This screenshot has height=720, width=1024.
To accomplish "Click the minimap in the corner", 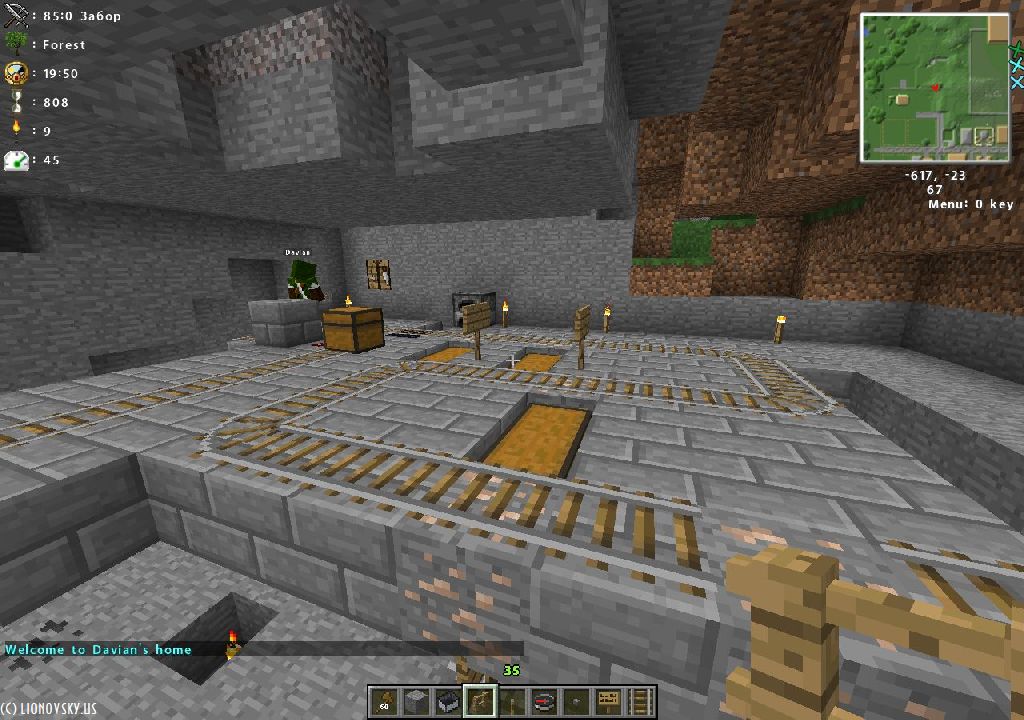I will (935, 88).
